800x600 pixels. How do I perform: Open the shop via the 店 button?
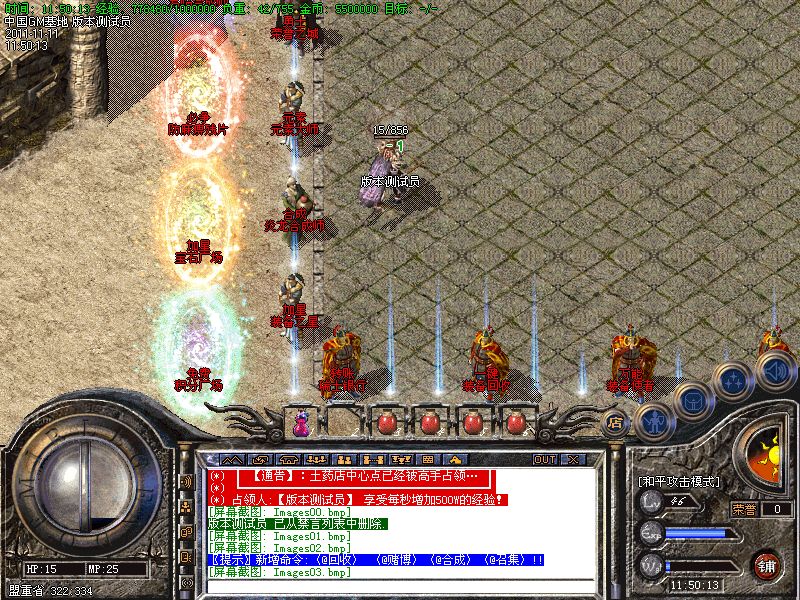[616, 422]
